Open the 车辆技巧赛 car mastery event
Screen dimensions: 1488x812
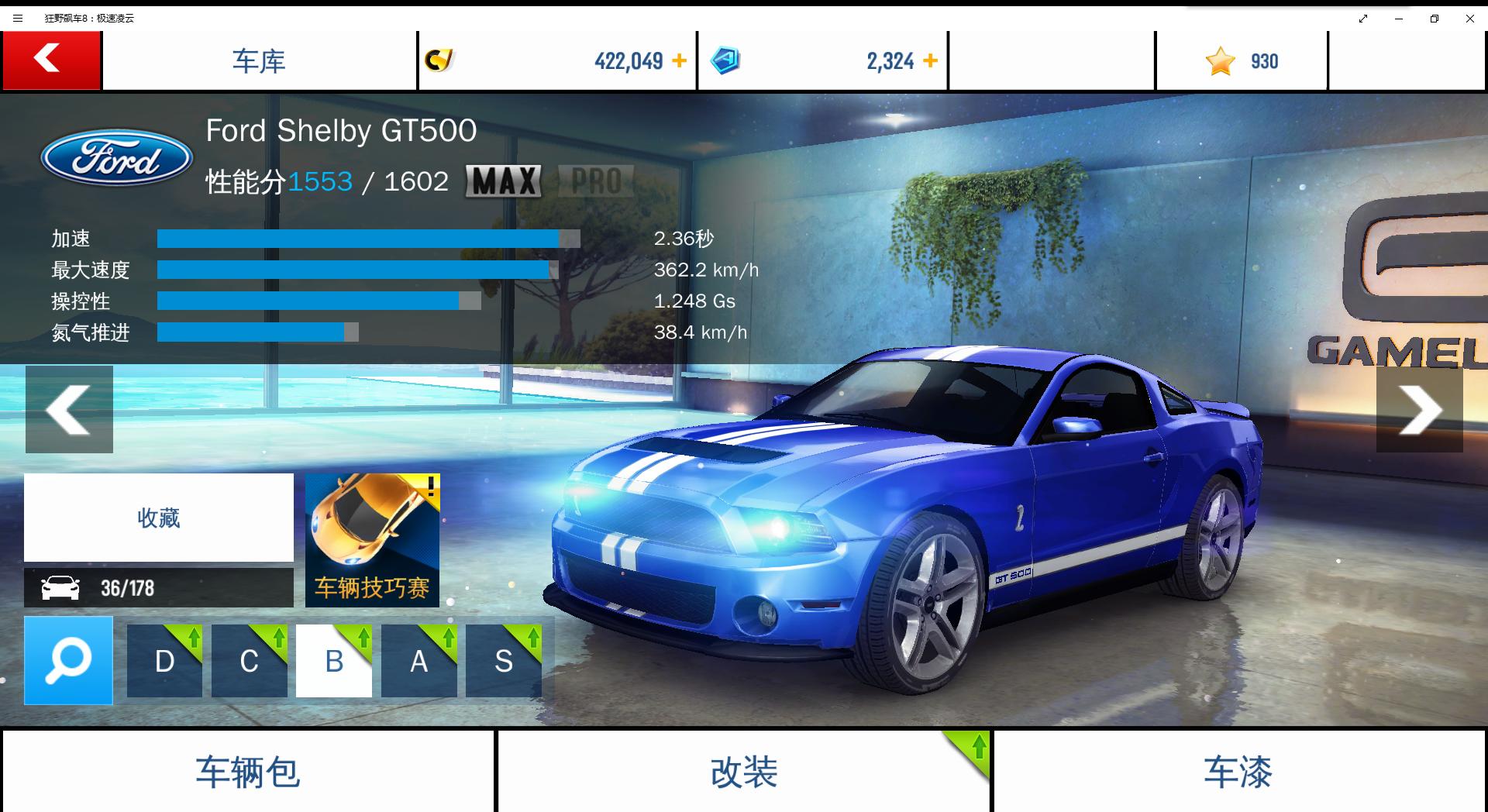[x=372, y=540]
